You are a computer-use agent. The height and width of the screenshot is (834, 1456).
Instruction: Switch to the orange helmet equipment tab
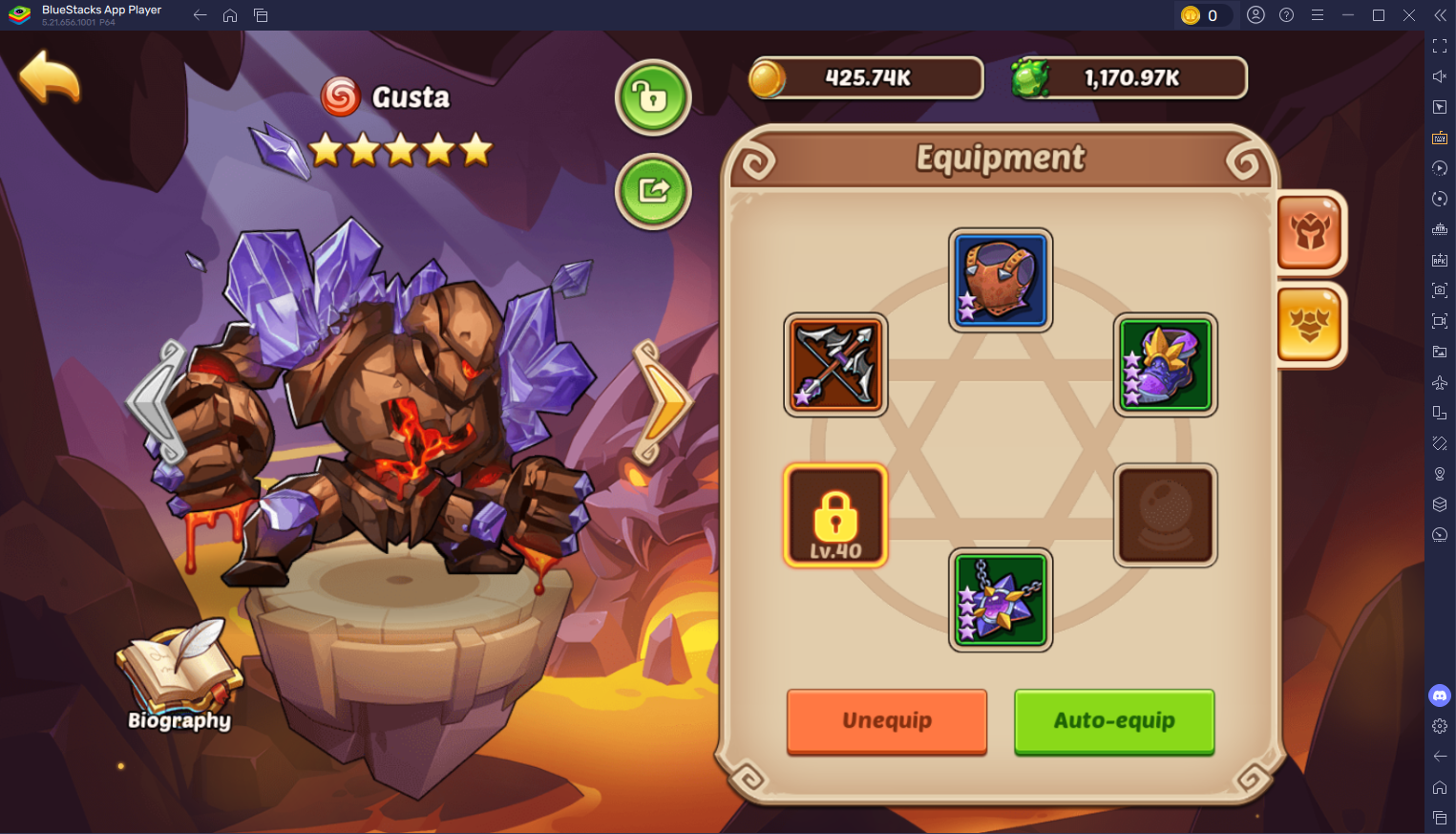click(1310, 232)
